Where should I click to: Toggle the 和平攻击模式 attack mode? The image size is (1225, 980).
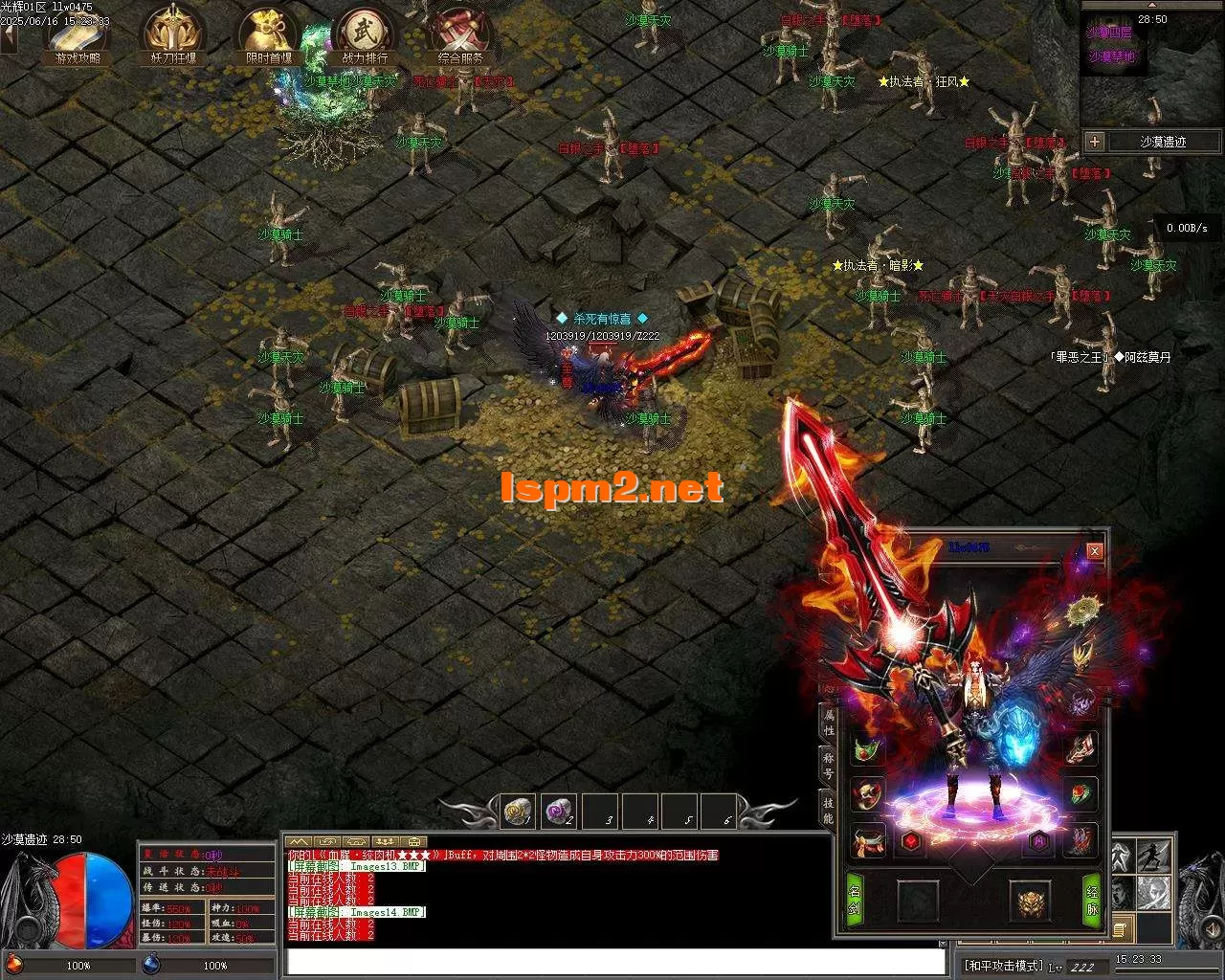click(x=1003, y=967)
